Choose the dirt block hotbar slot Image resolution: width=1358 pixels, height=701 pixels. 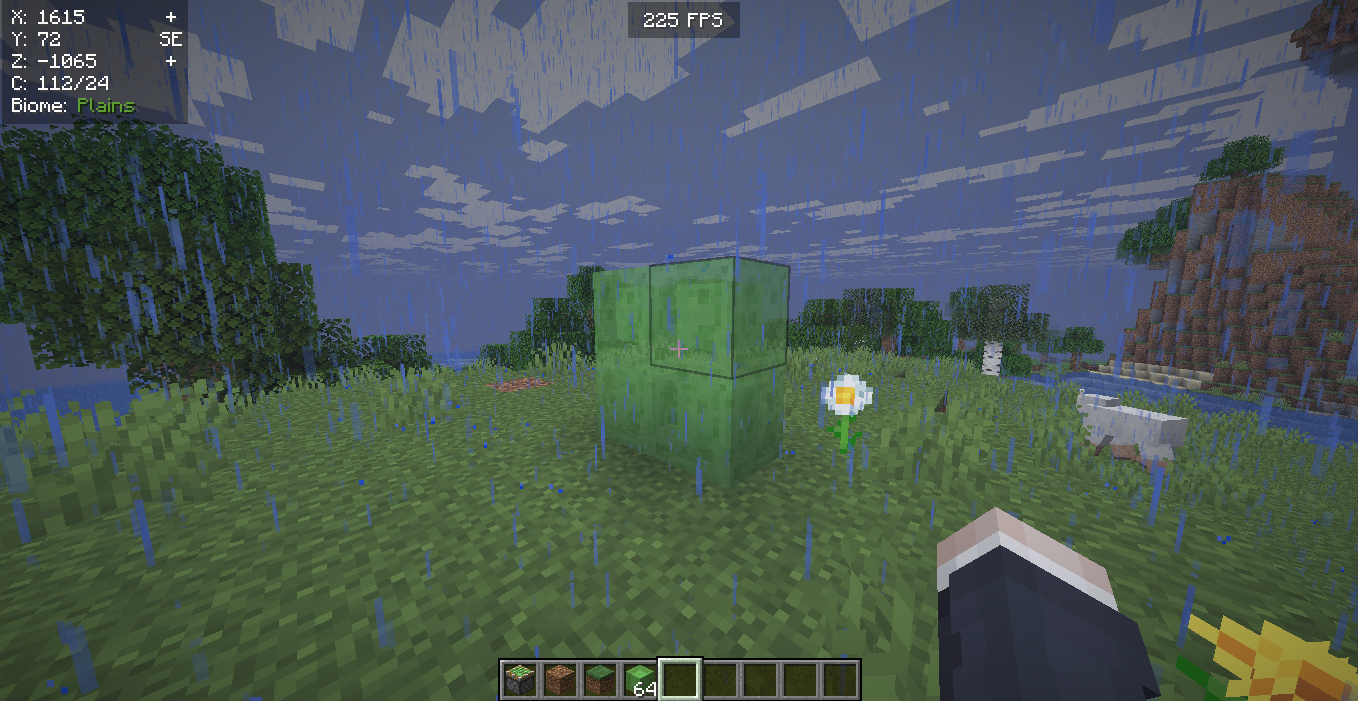pyautogui.click(x=560, y=680)
